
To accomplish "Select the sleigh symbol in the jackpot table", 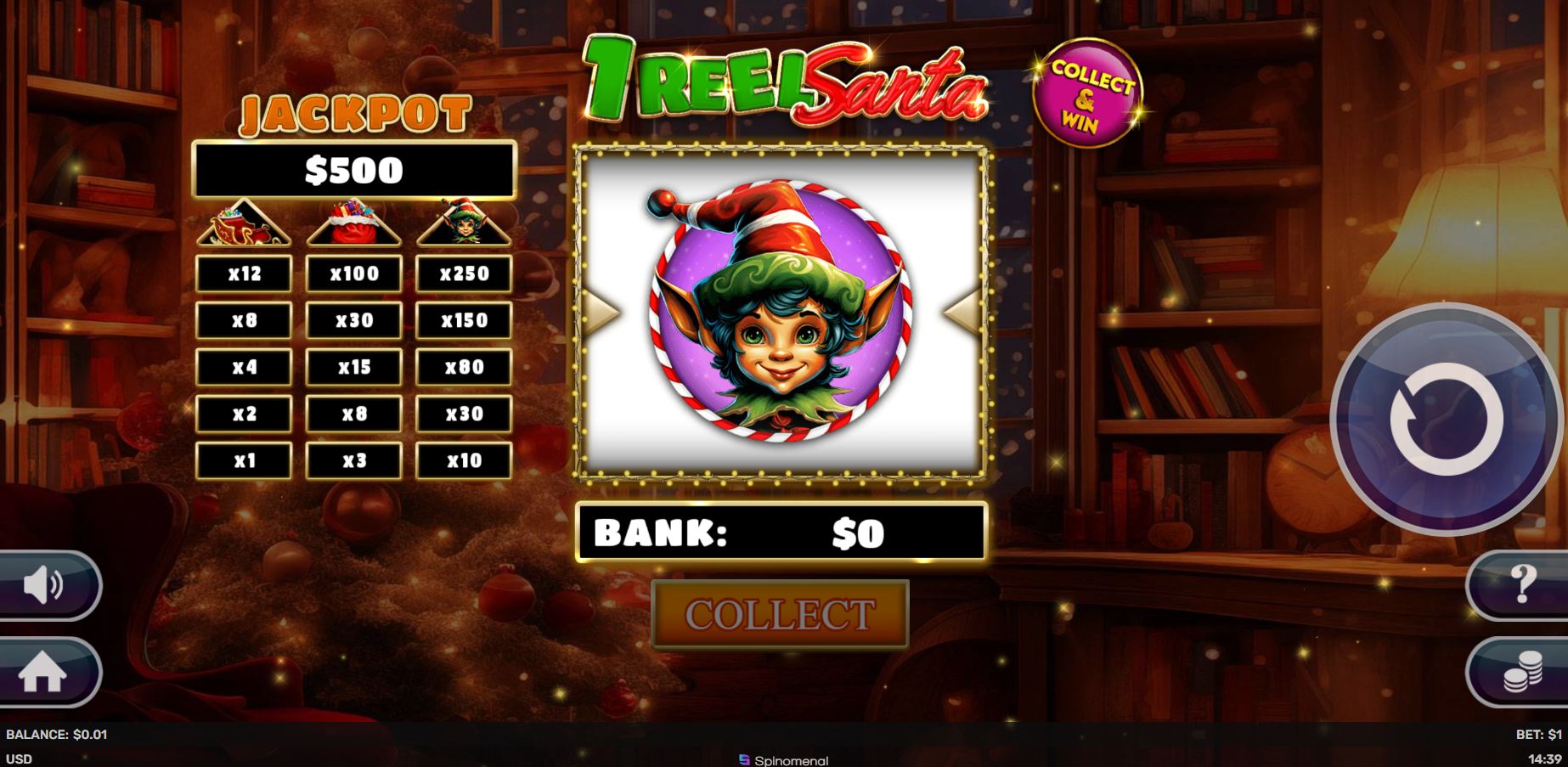I will (x=244, y=225).
